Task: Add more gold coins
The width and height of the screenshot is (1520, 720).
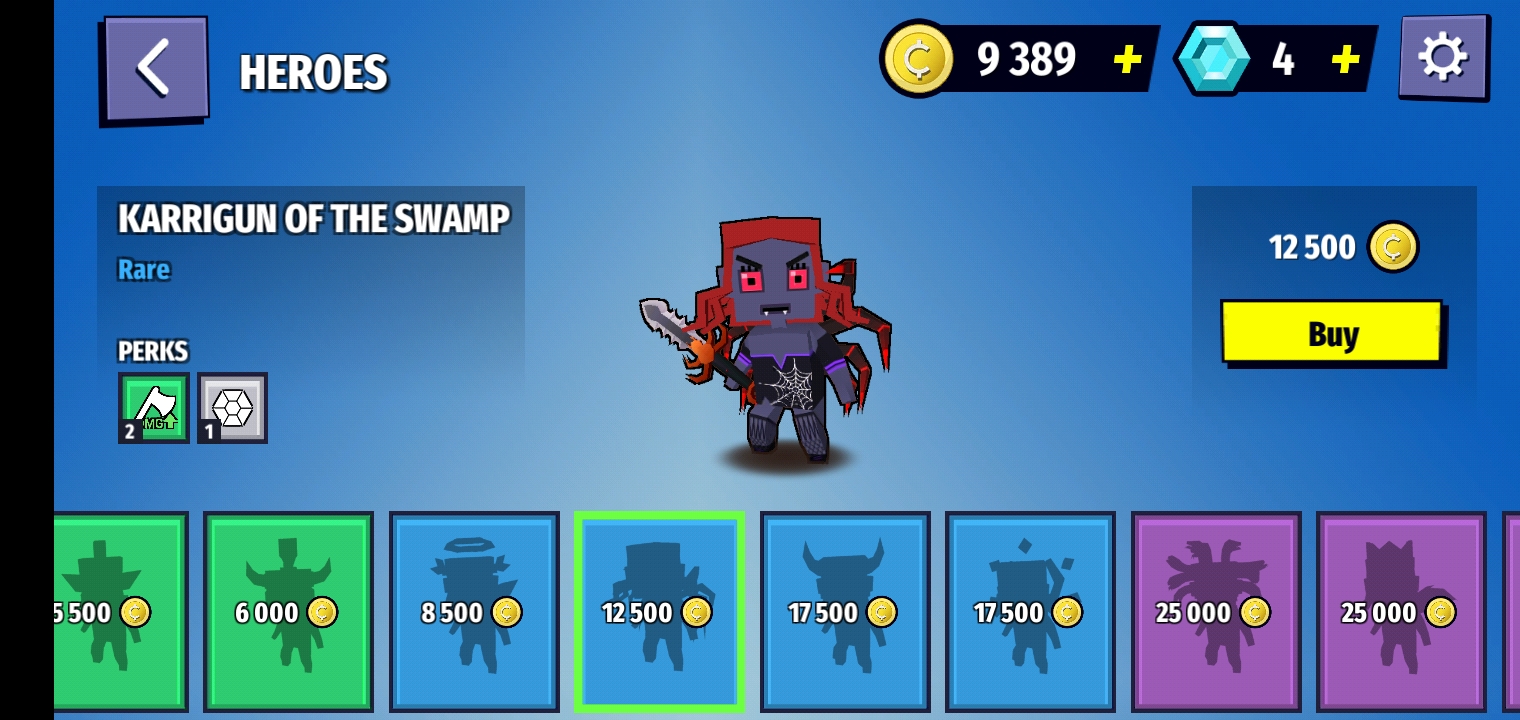Action: tap(1127, 60)
